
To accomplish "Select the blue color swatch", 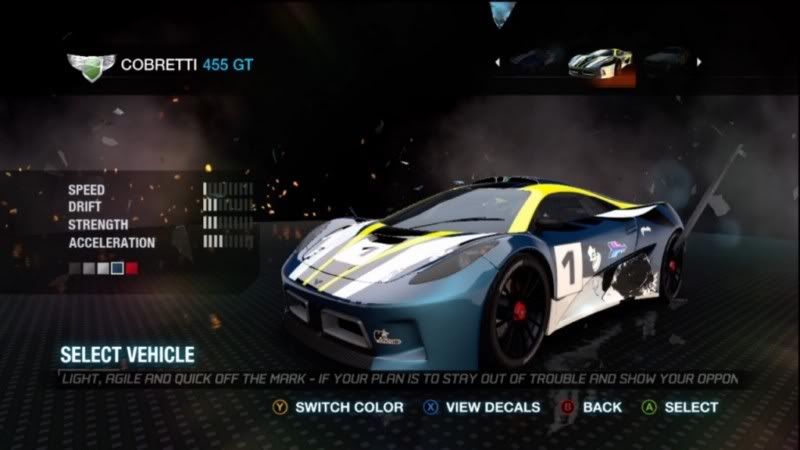I will tap(118, 268).
